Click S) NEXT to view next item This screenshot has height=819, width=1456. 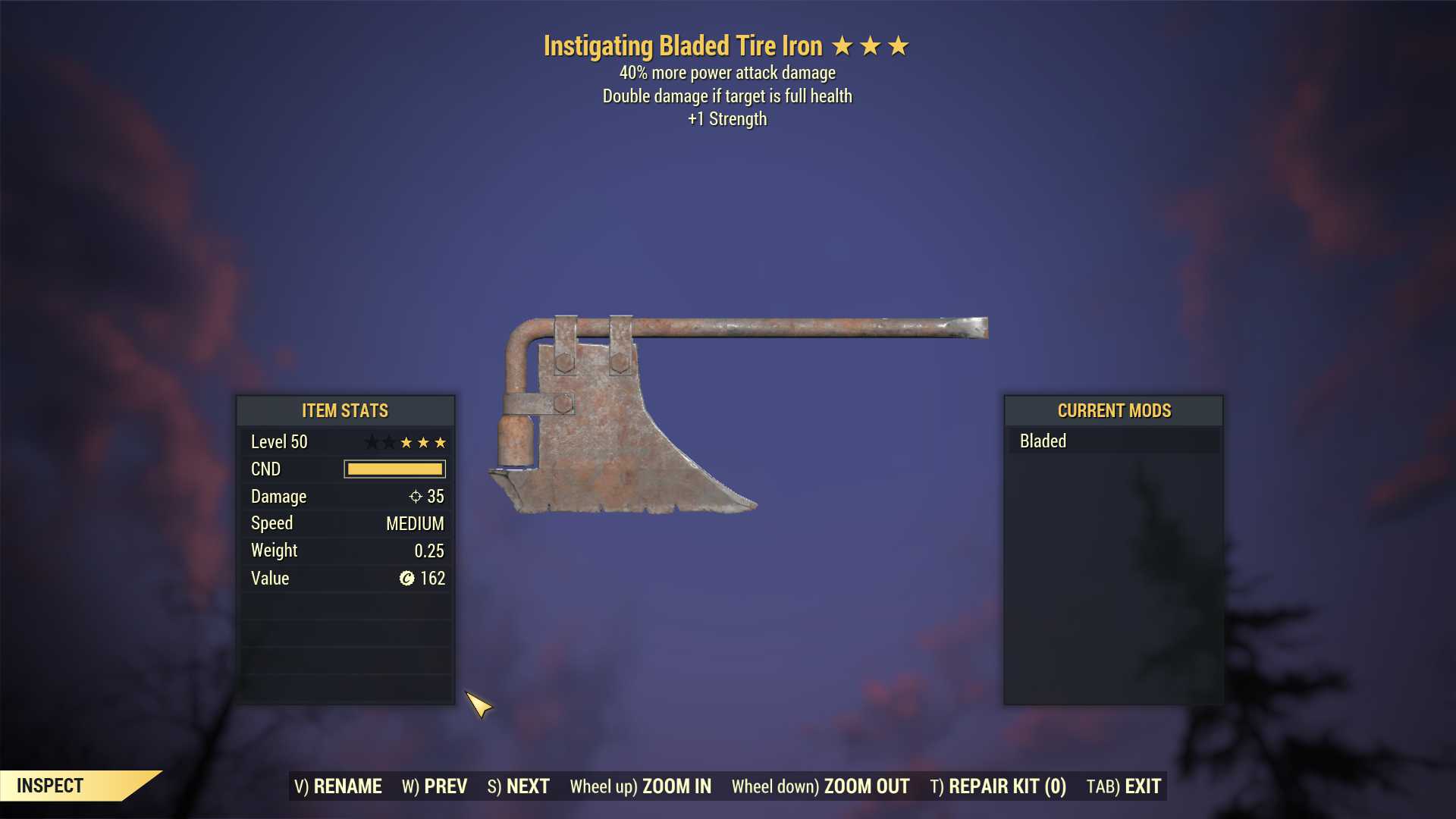(x=519, y=786)
